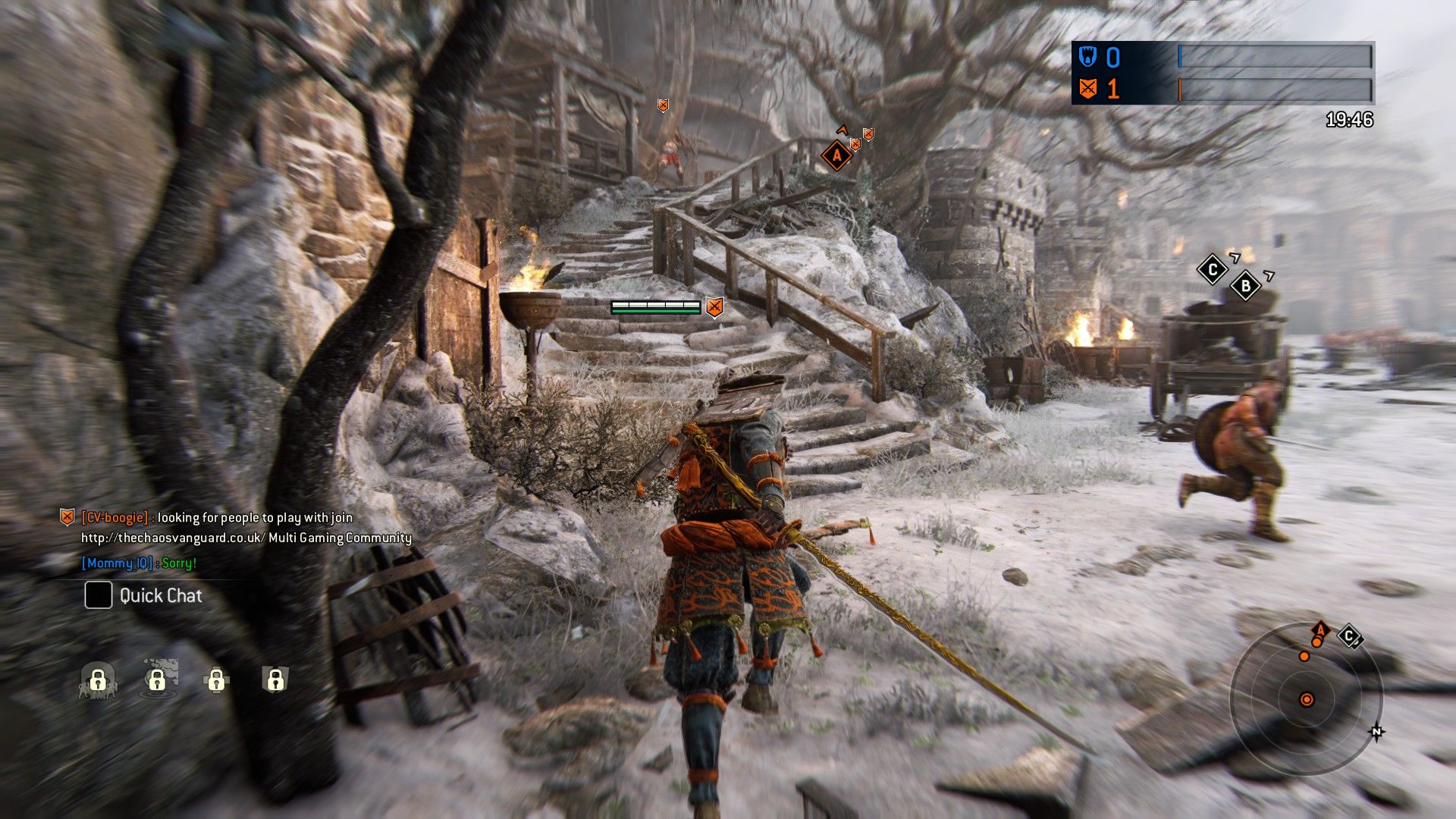
Task: Click the CV-boogie player name in chat
Action: tap(115, 517)
